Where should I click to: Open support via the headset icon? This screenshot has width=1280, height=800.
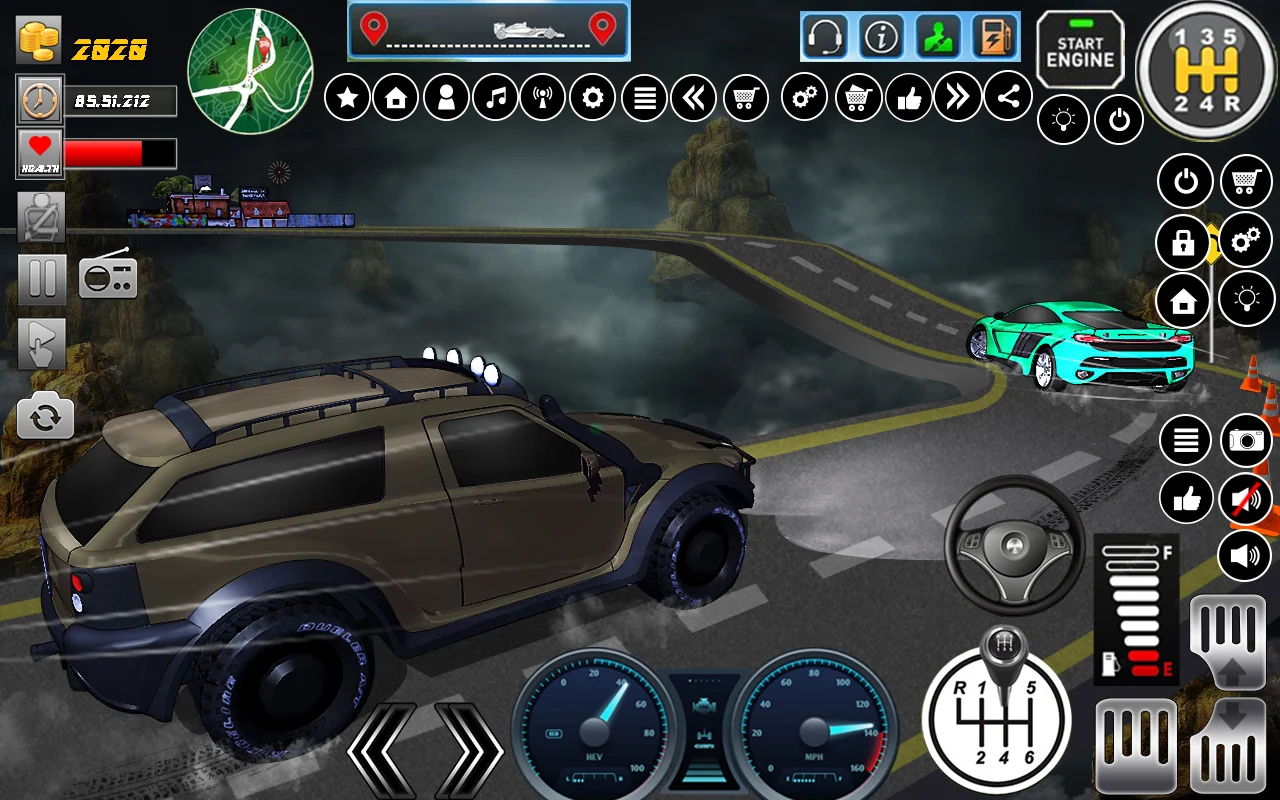coord(825,38)
